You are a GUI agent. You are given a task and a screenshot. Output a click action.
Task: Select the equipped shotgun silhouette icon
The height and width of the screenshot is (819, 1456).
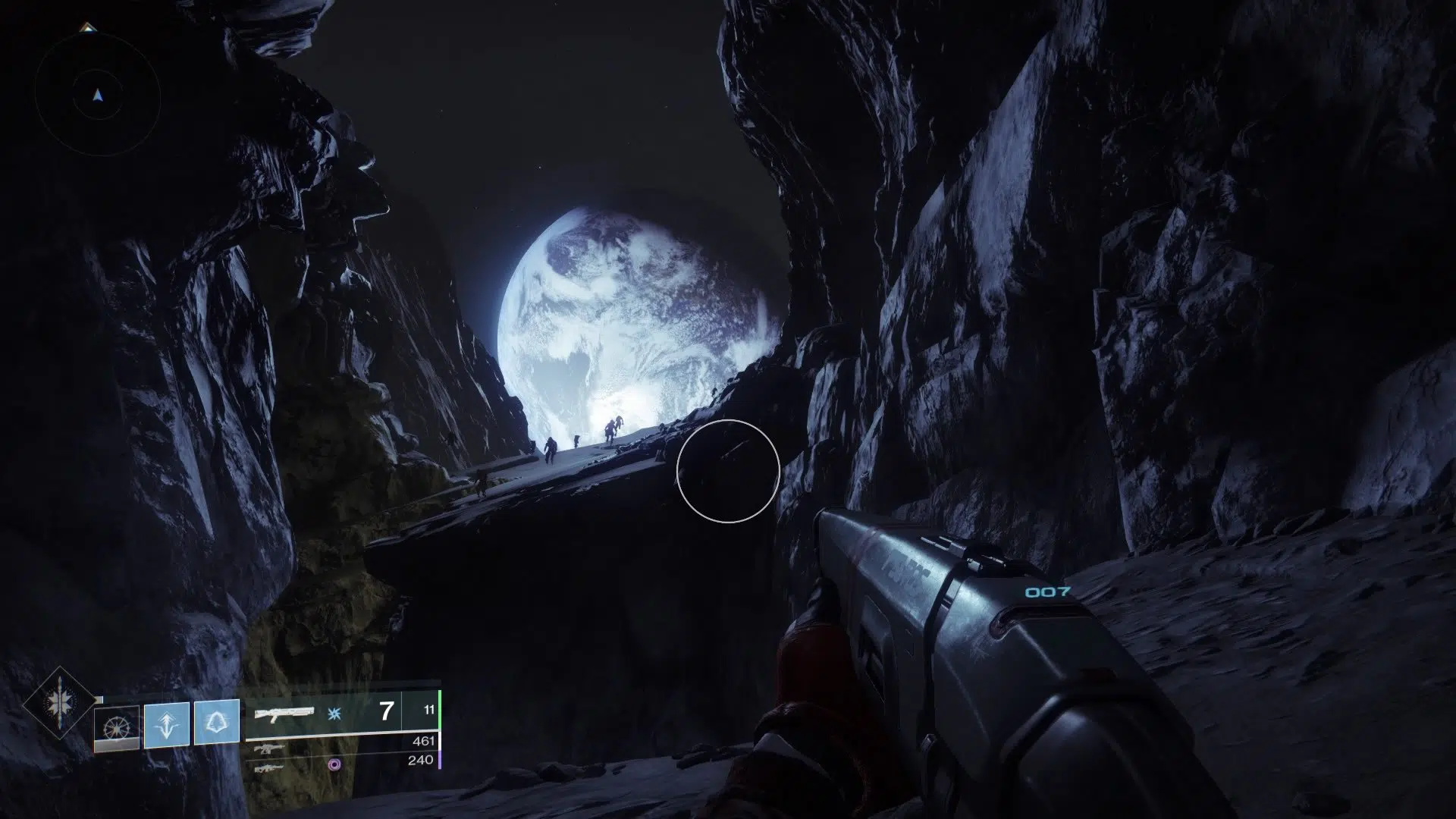pyautogui.click(x=285, y=711)
